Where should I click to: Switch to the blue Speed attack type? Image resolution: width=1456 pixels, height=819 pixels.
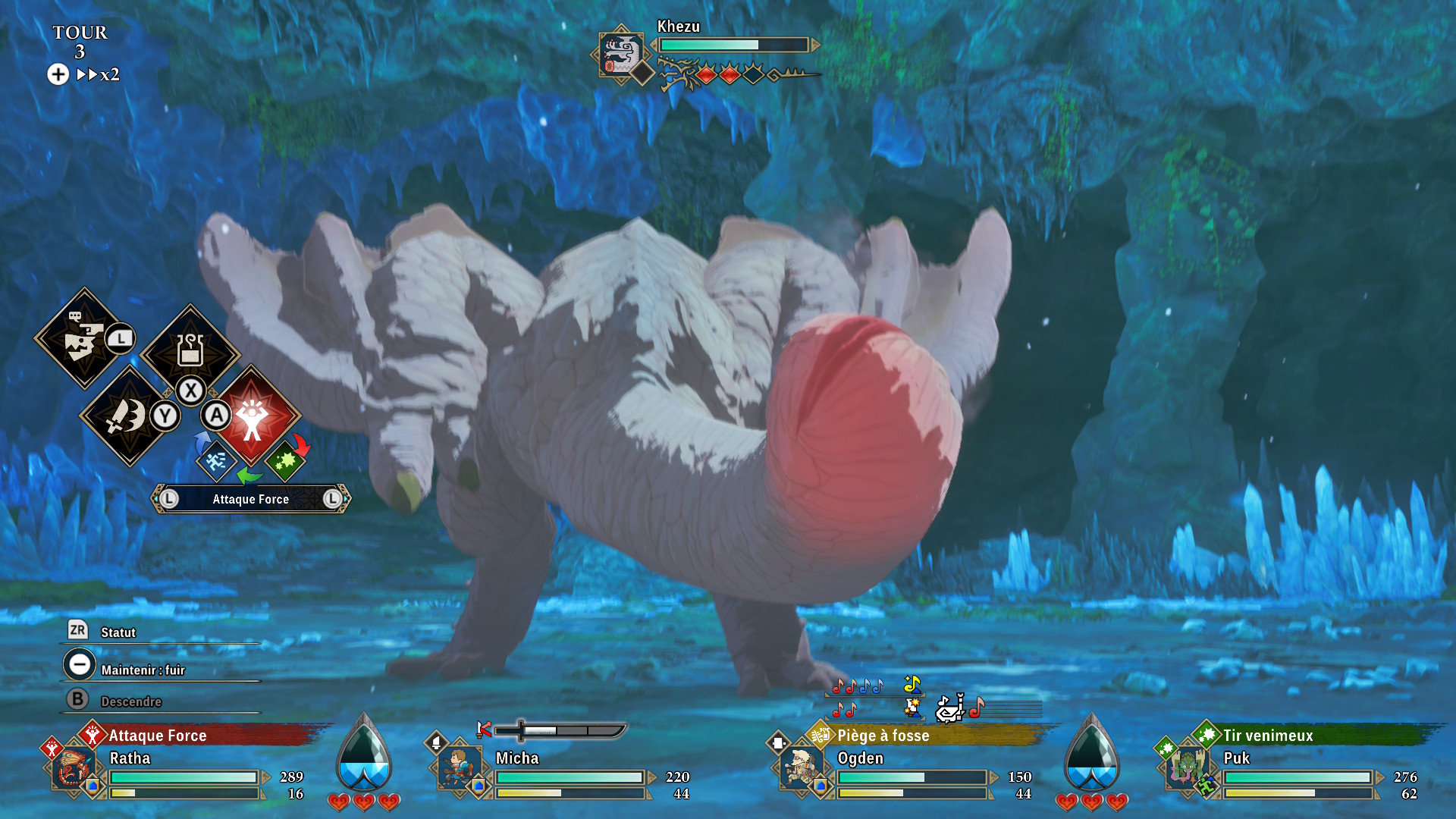(215, 460)
